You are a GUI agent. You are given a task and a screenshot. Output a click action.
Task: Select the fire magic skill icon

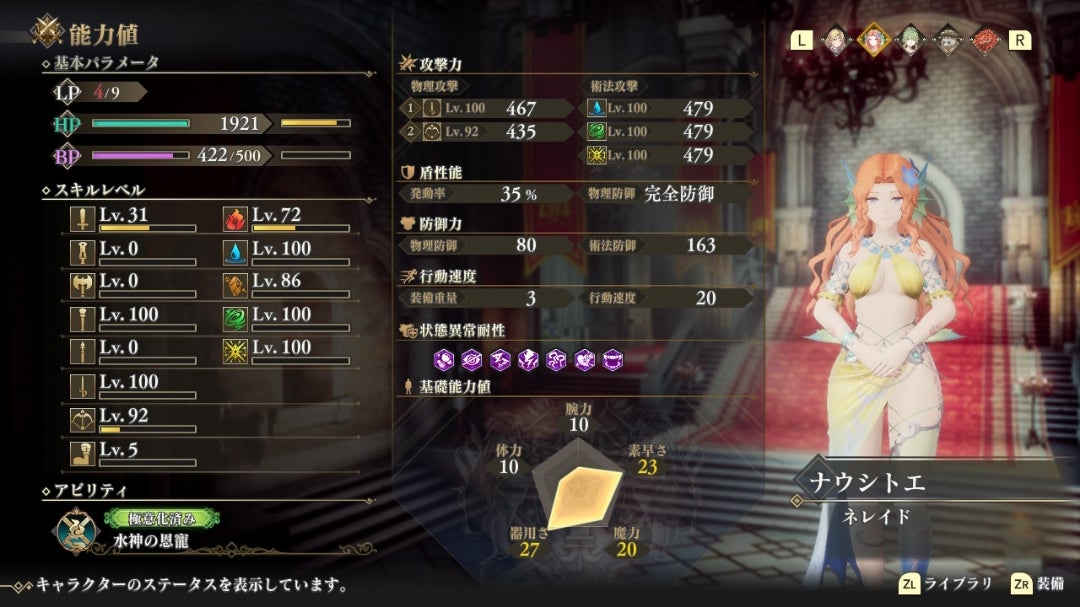[x=234, y=218]
